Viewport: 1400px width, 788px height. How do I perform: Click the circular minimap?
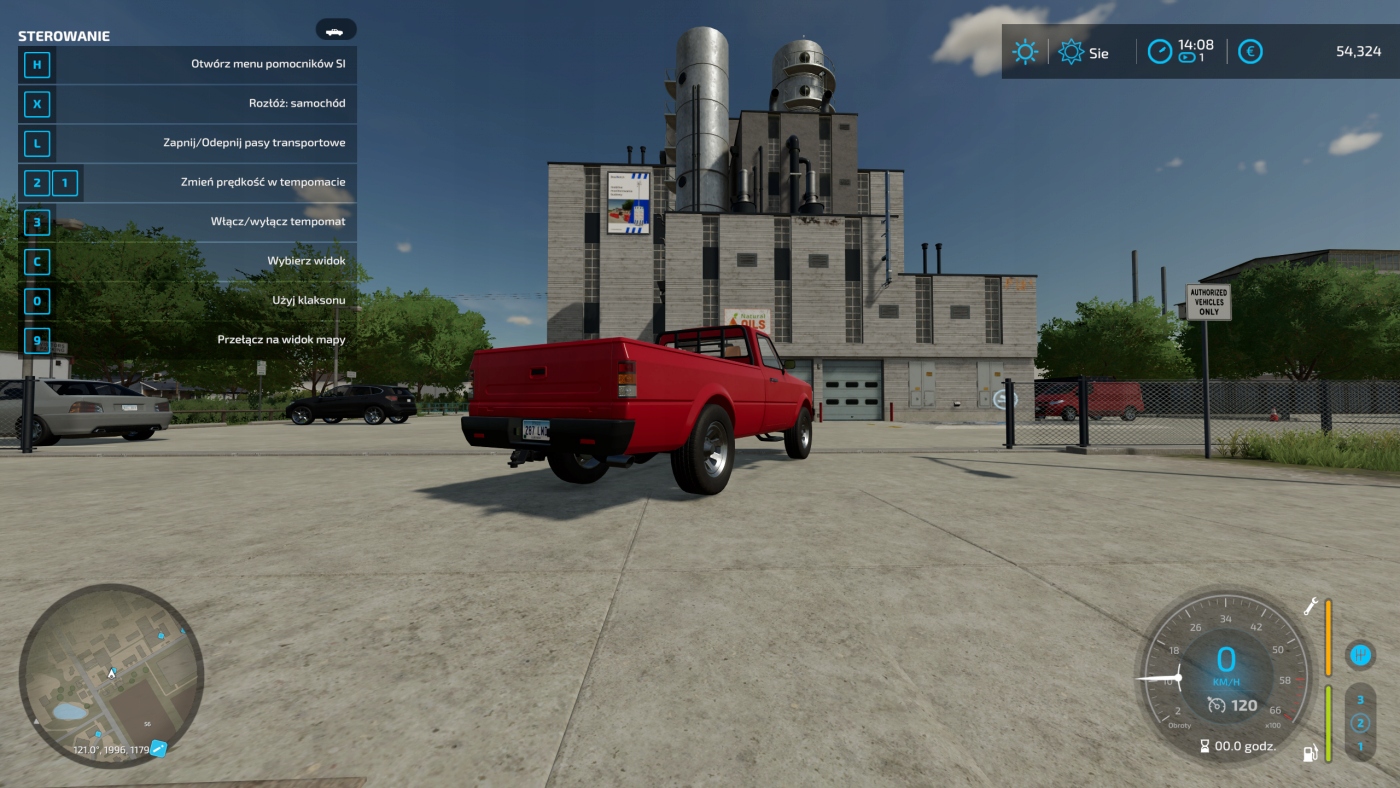pos(111,675)
